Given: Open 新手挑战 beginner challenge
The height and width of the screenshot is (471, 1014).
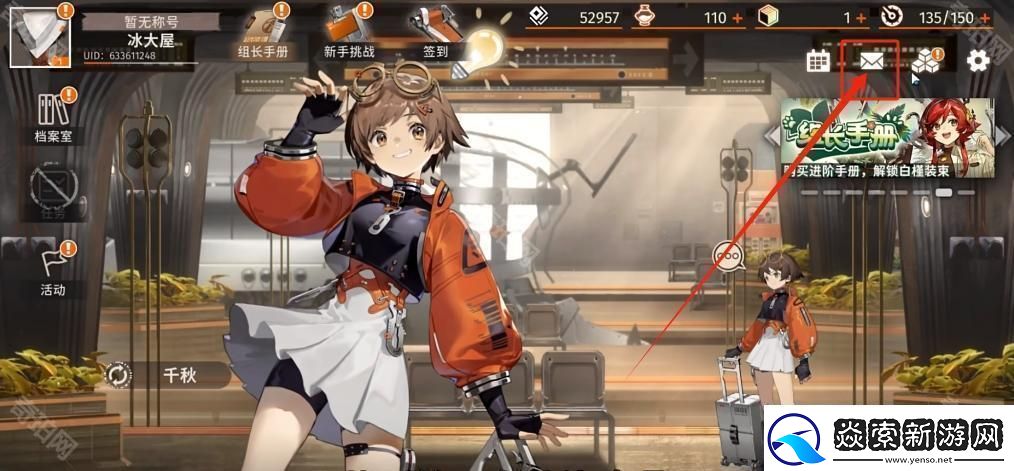Looking at the screenshot, I should 349,33.
